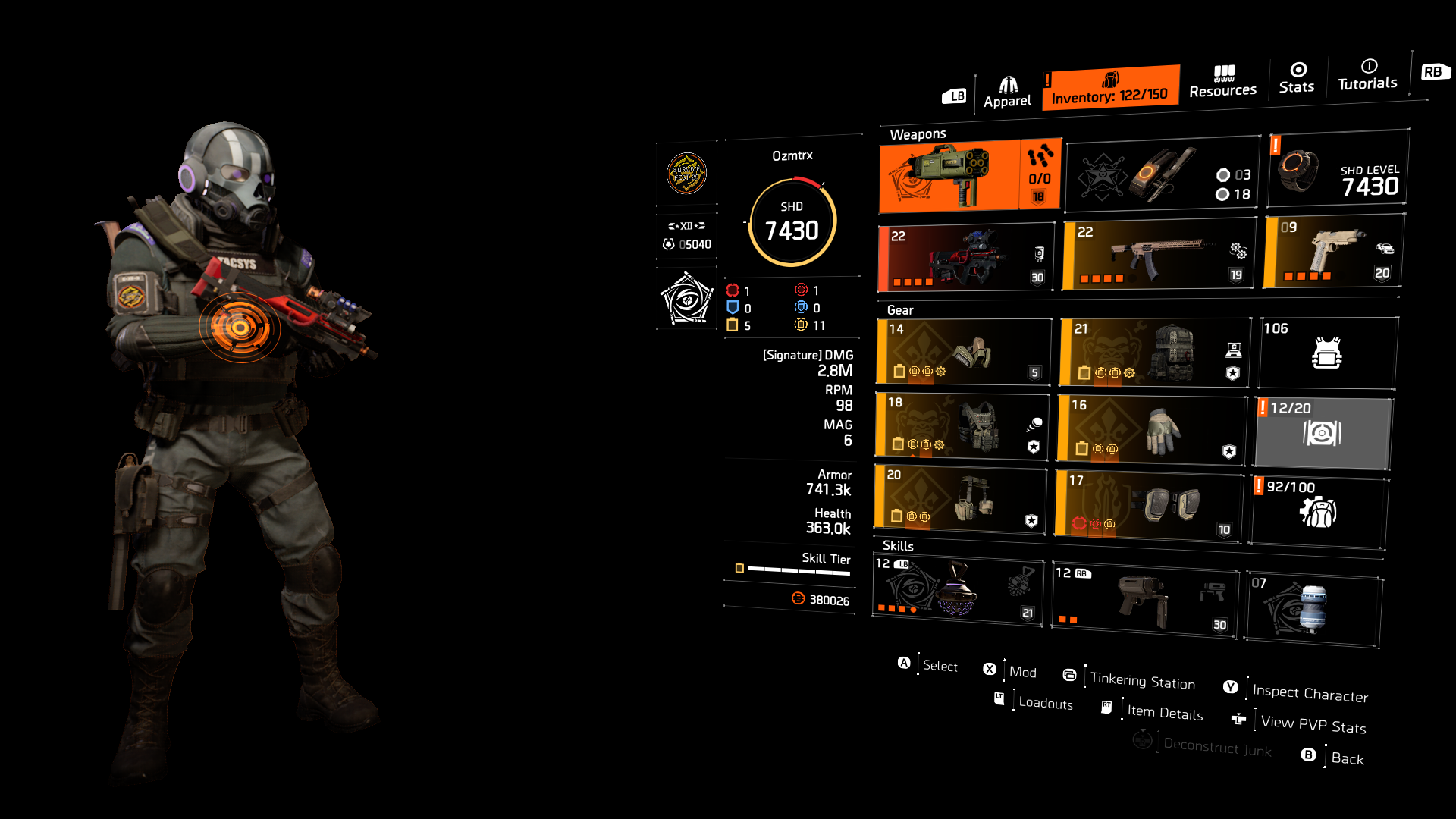
Task: Select the Survival Fest clan emblem
Action: [686, 174]
